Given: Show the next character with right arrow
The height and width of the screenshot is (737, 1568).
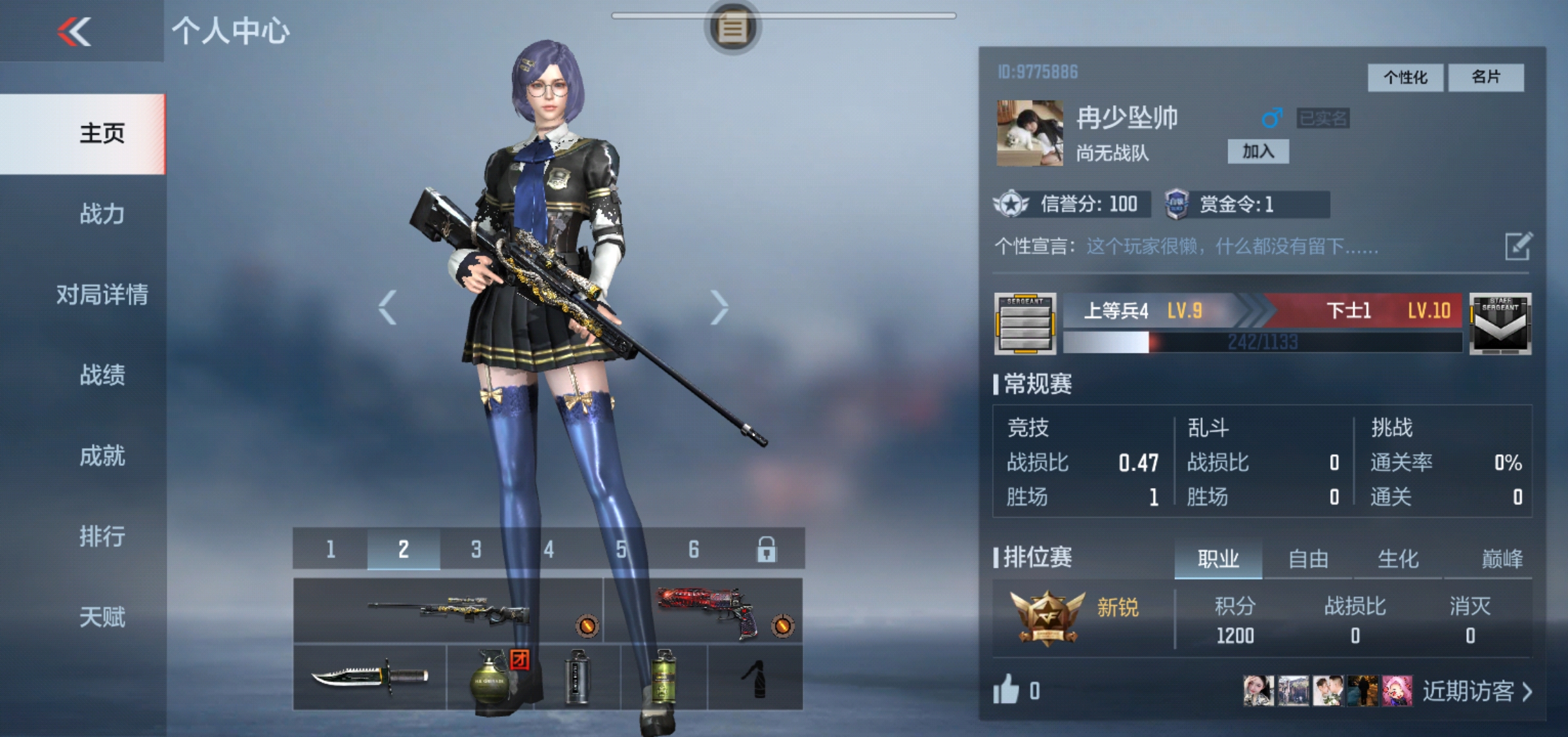Looking at the screenshot, I should point(719,307).
